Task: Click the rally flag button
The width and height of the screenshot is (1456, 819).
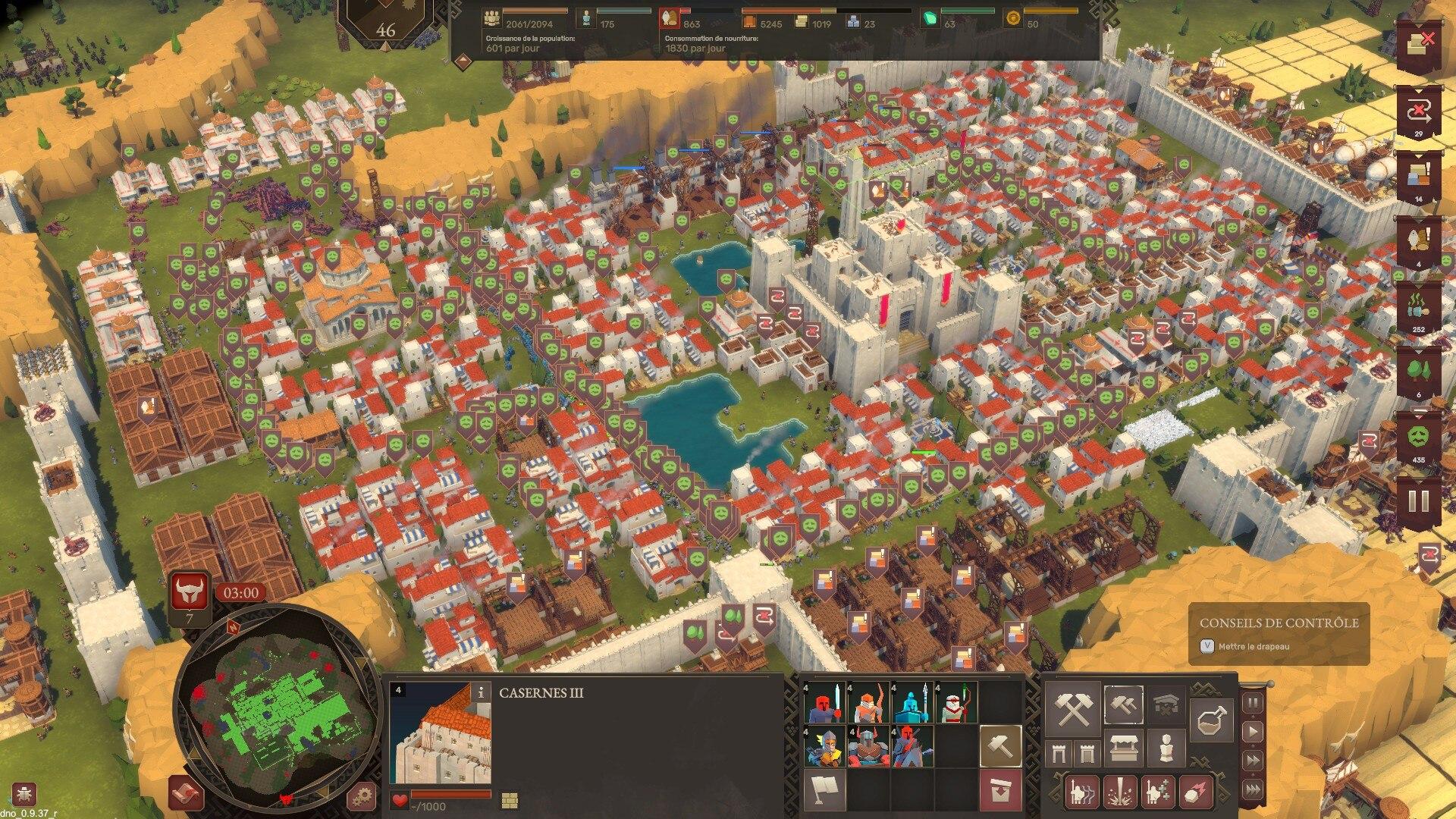Action: coord(826,789)
